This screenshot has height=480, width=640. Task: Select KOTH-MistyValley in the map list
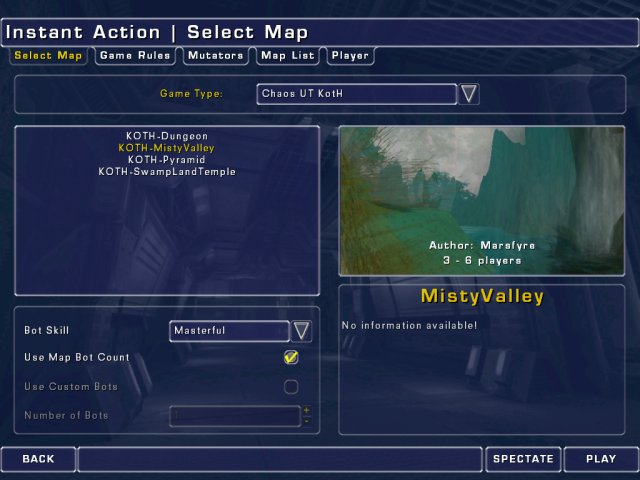[167, 148]
